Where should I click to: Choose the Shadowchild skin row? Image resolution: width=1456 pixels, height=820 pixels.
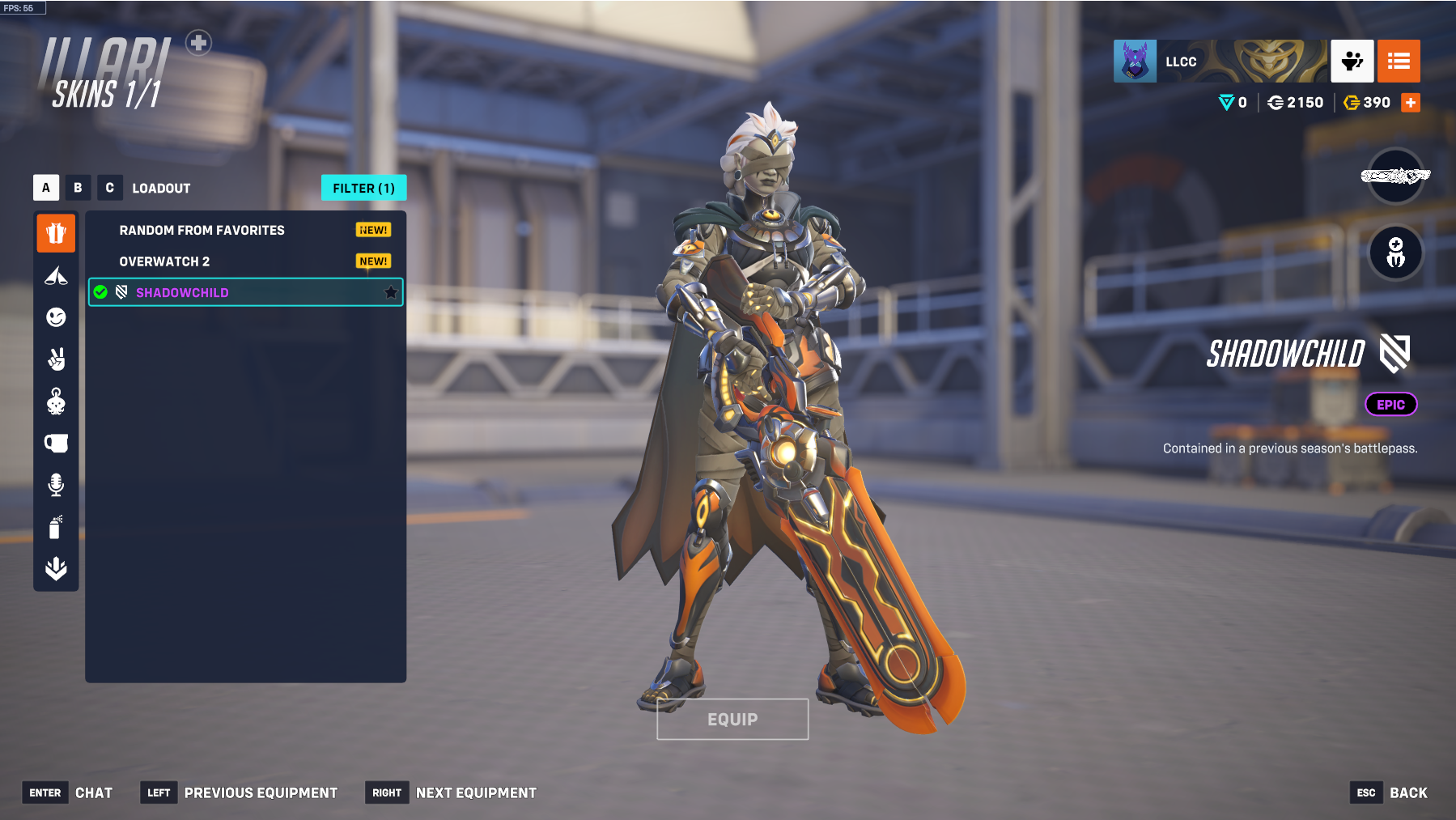click(243, 292)
